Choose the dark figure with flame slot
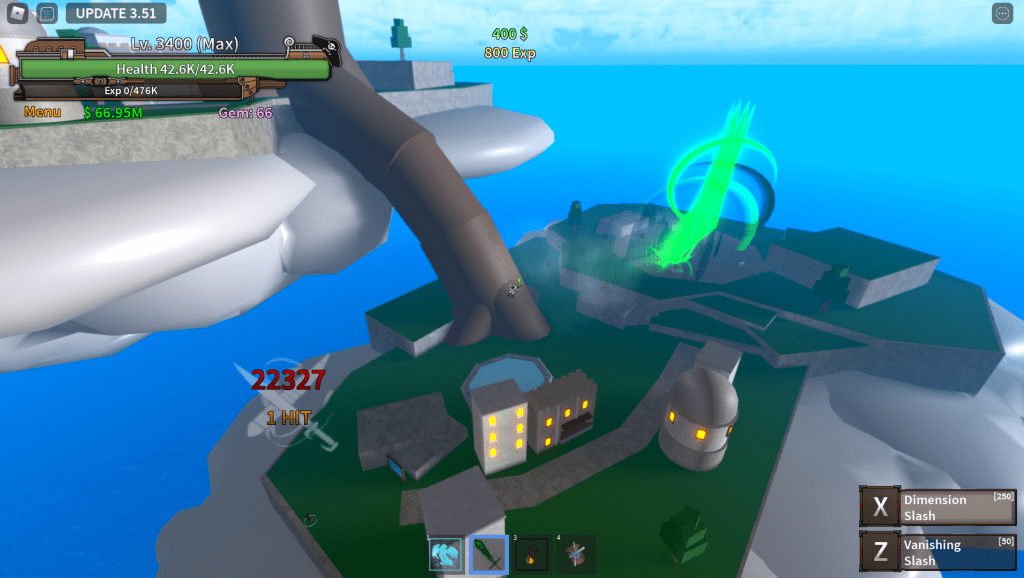This screenshot has height=578, width=1024. click(532, 554)
